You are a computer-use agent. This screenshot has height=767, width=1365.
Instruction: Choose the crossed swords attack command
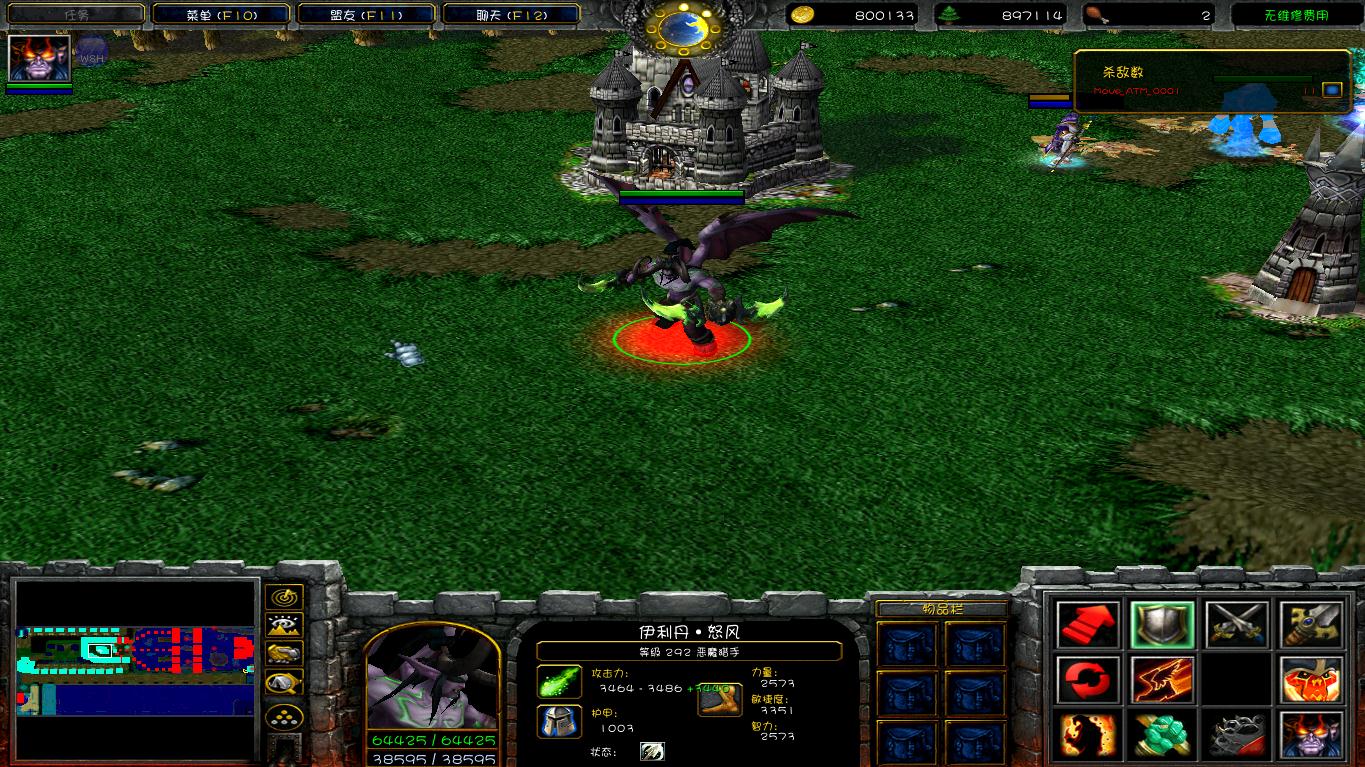[x=1237, y=624]
